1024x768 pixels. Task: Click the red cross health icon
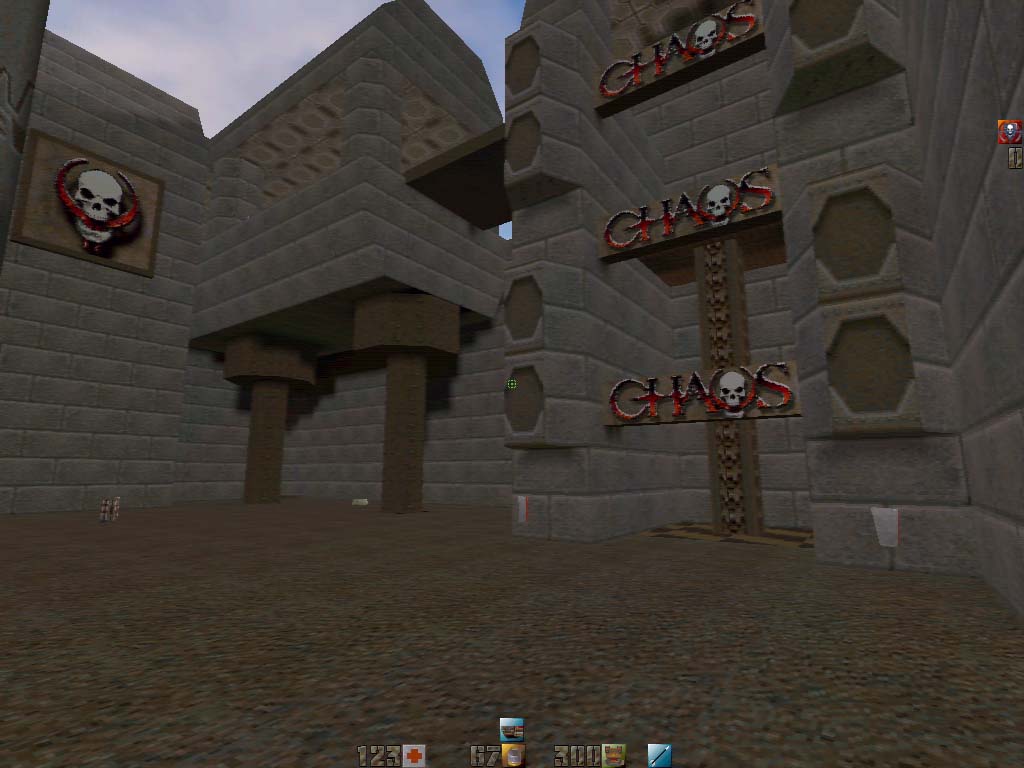pyautogui.click(x=414, y=755)
